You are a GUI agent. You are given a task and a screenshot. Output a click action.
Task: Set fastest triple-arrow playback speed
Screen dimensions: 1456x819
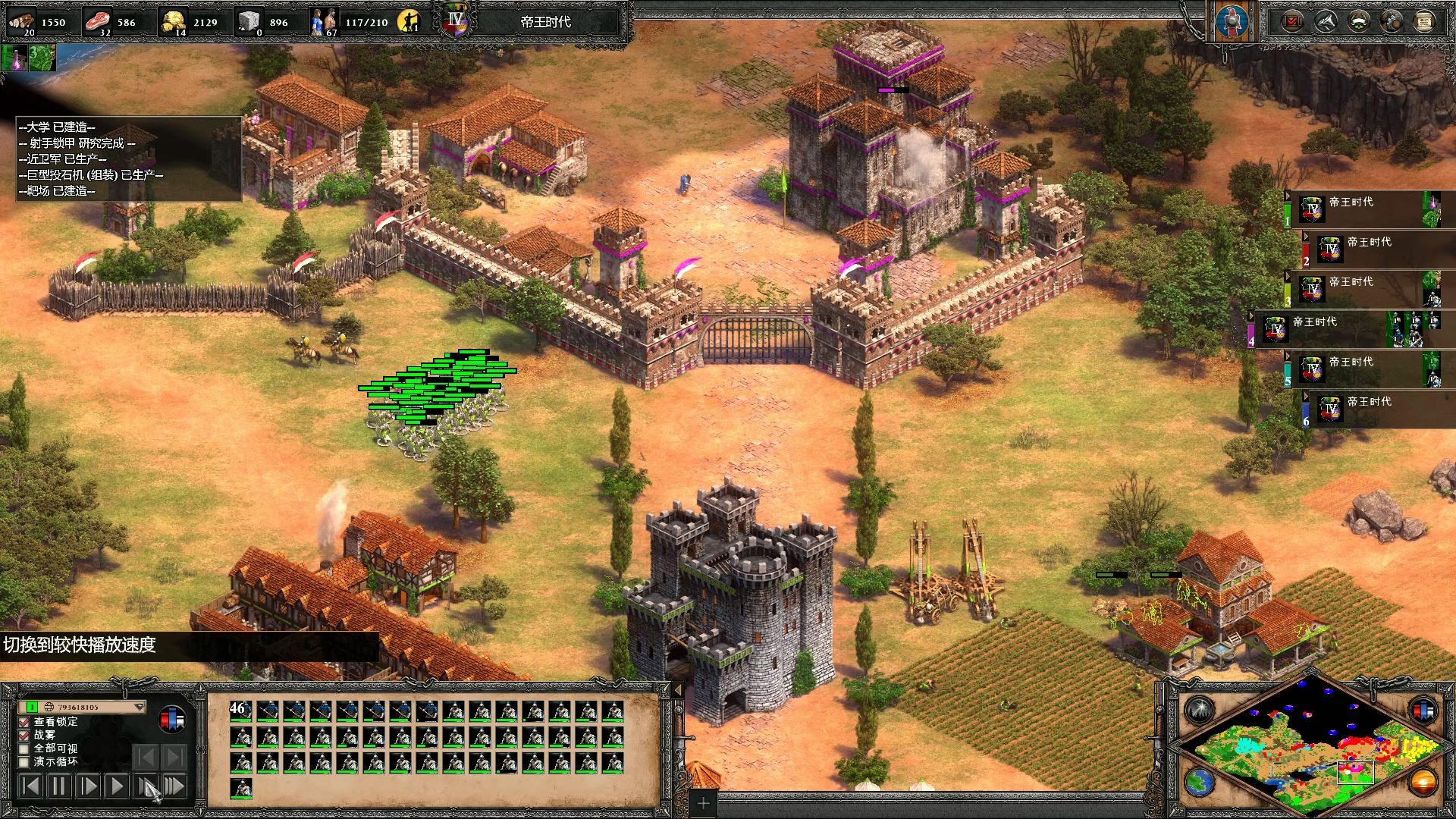(x=174, y=786)
